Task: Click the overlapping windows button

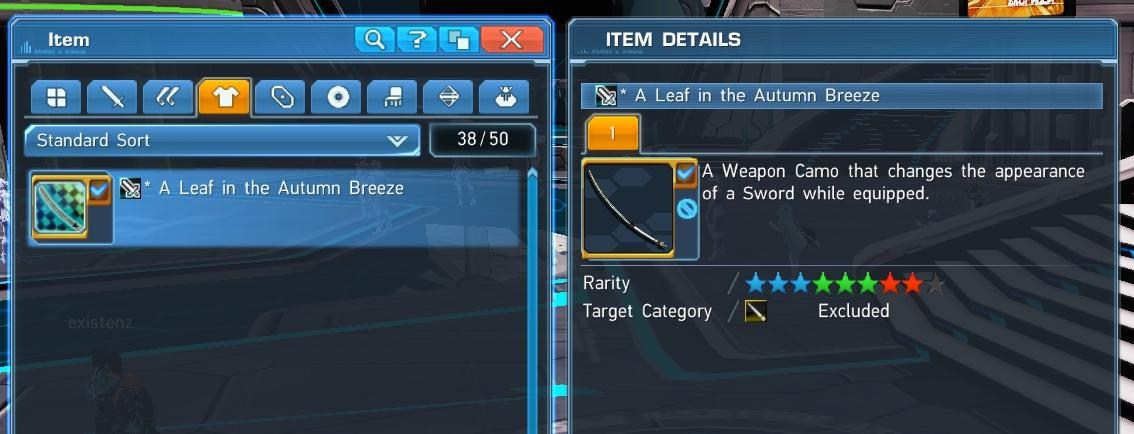Action: (459, 40)
